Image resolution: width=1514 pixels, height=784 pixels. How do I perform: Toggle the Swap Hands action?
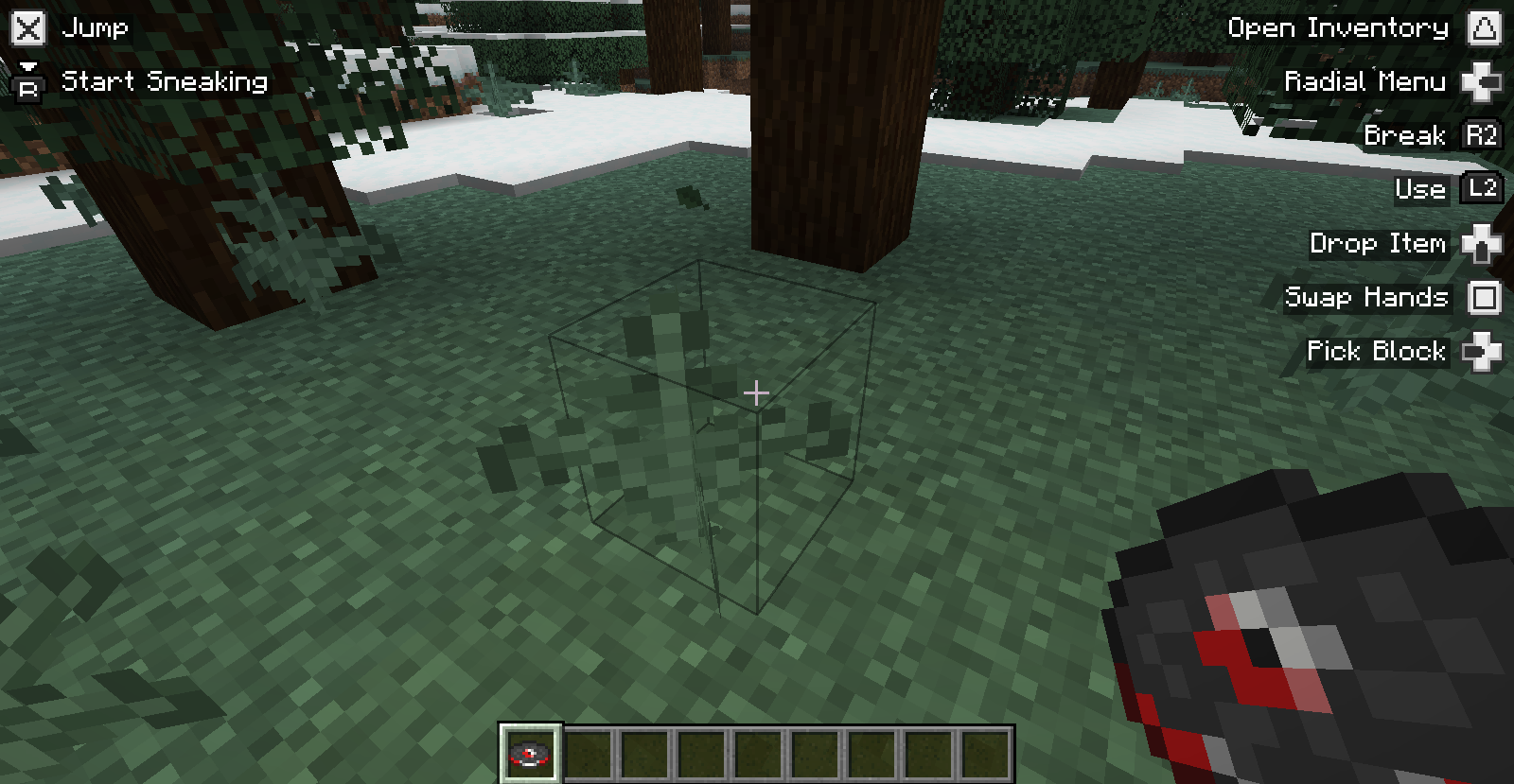pos(1365,298)
